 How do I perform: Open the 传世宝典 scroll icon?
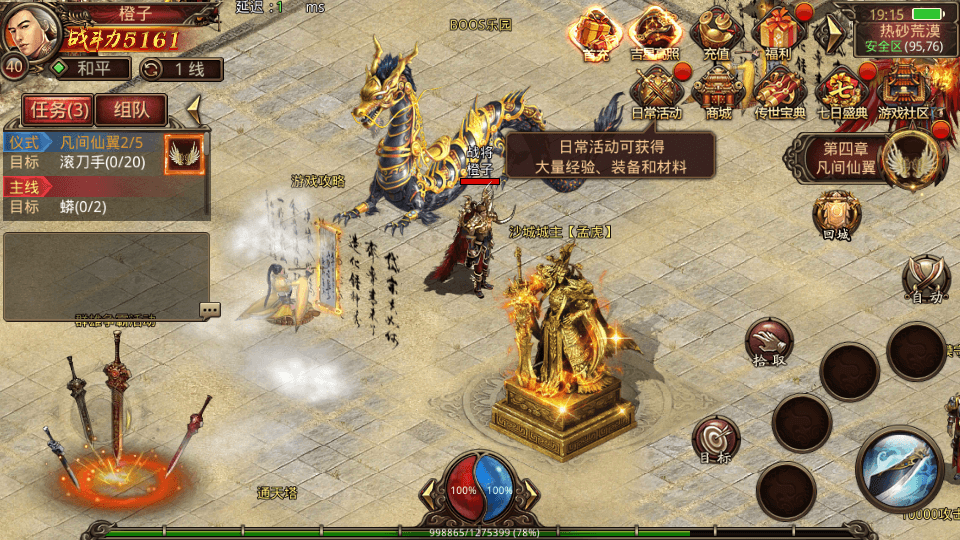coord(779,92)
